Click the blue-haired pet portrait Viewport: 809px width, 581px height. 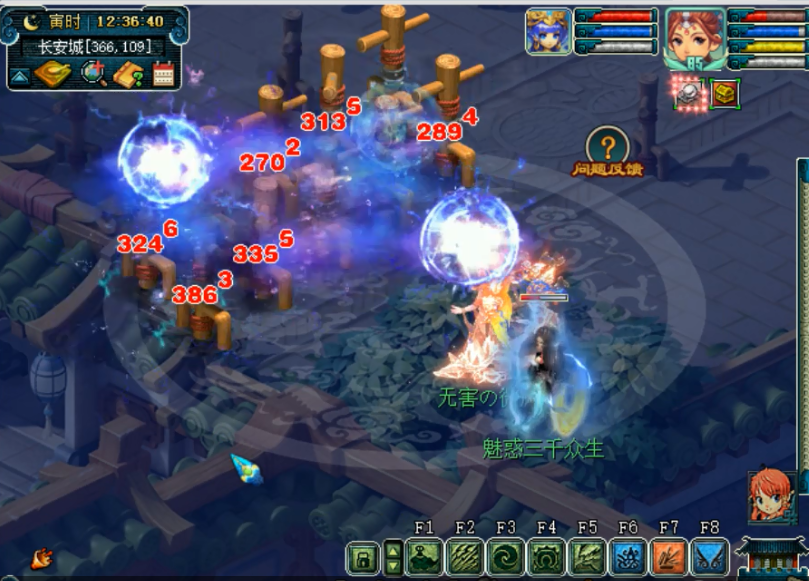coord(548,31)
